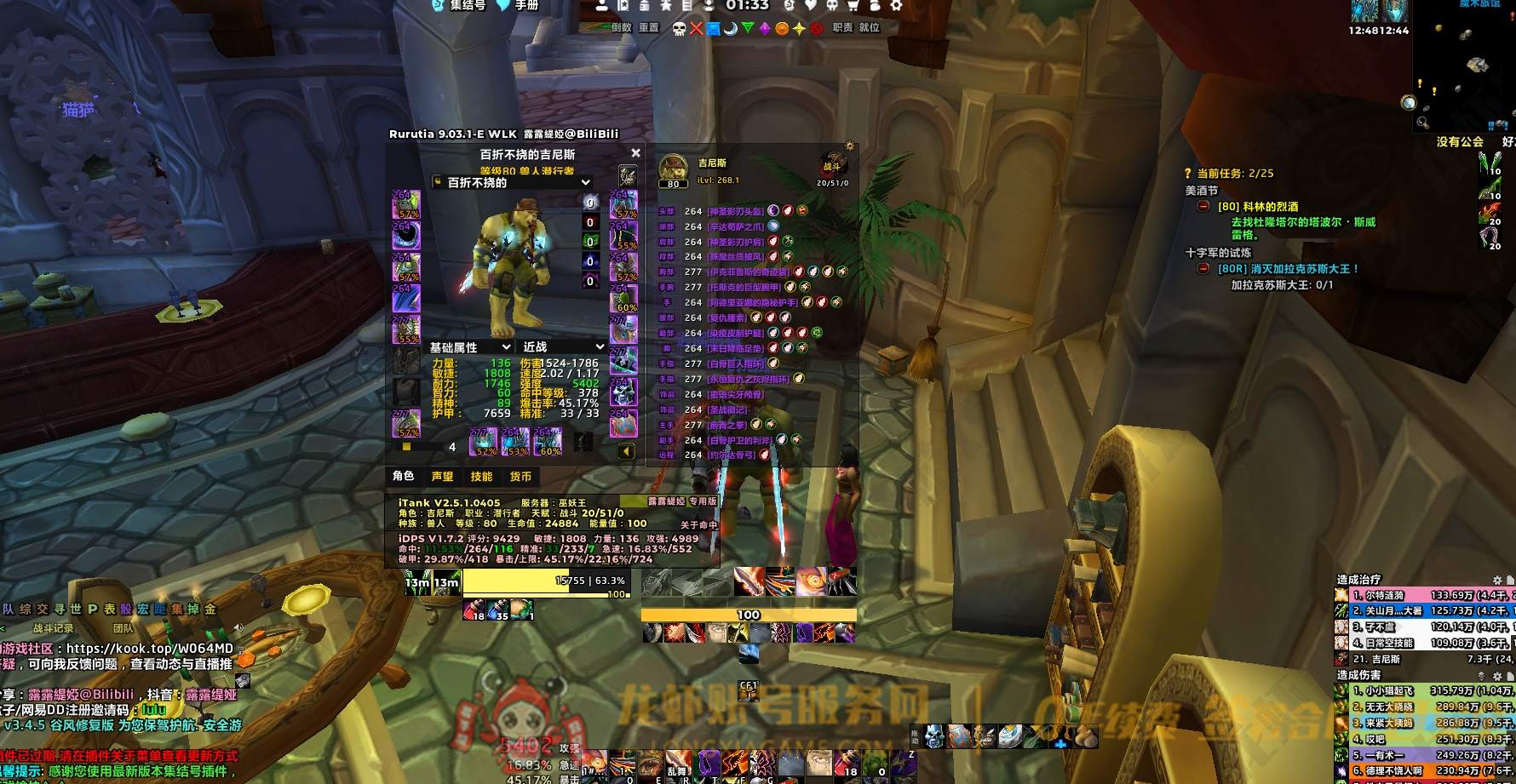Collapse the side panel with the yellow arrow
Image resolution: width=1516 pixels, height=784 pixels.
[626, 451]
